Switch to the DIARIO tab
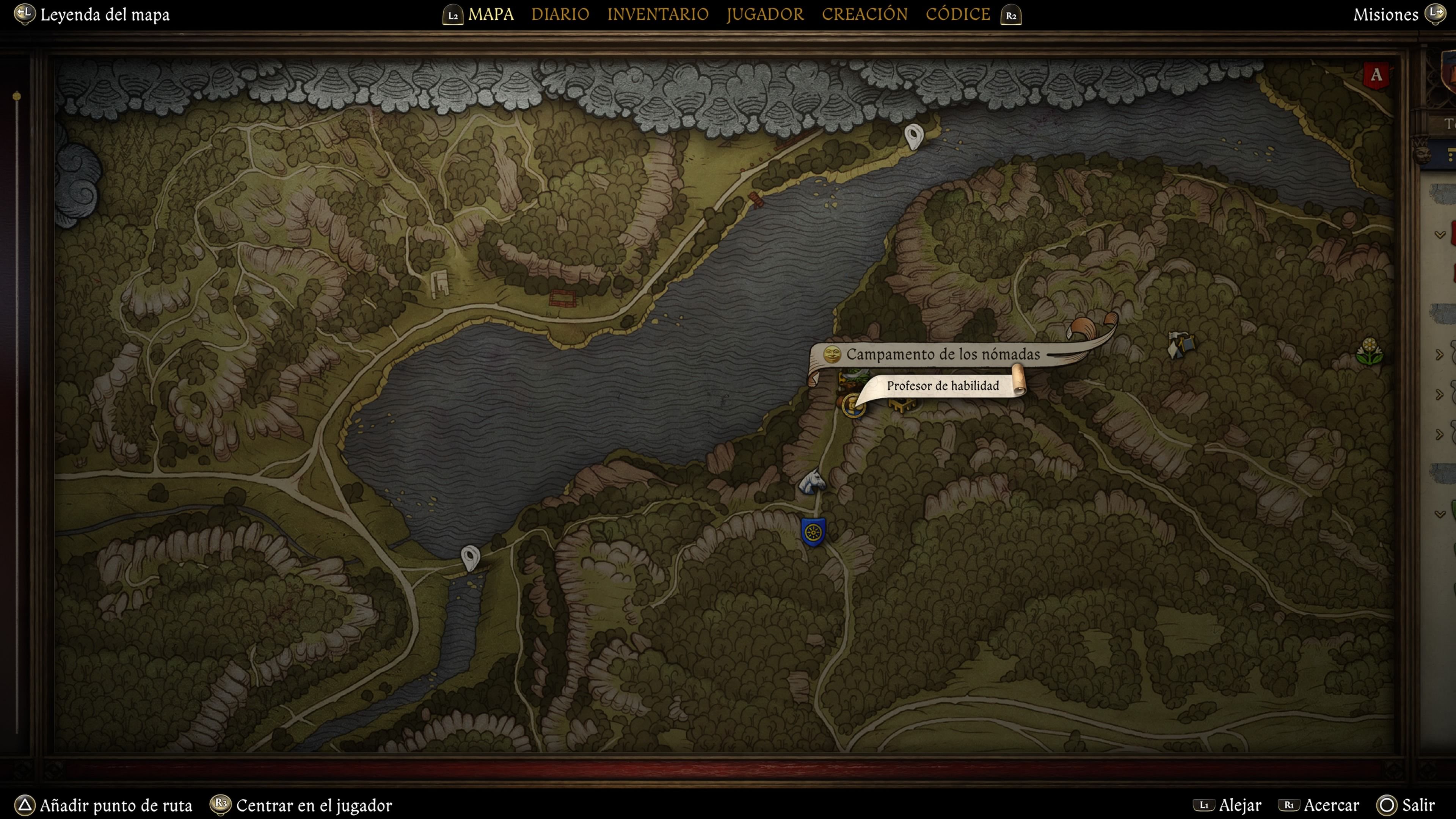The width and height of the screenshot is (1456, 819). (560, 15)
